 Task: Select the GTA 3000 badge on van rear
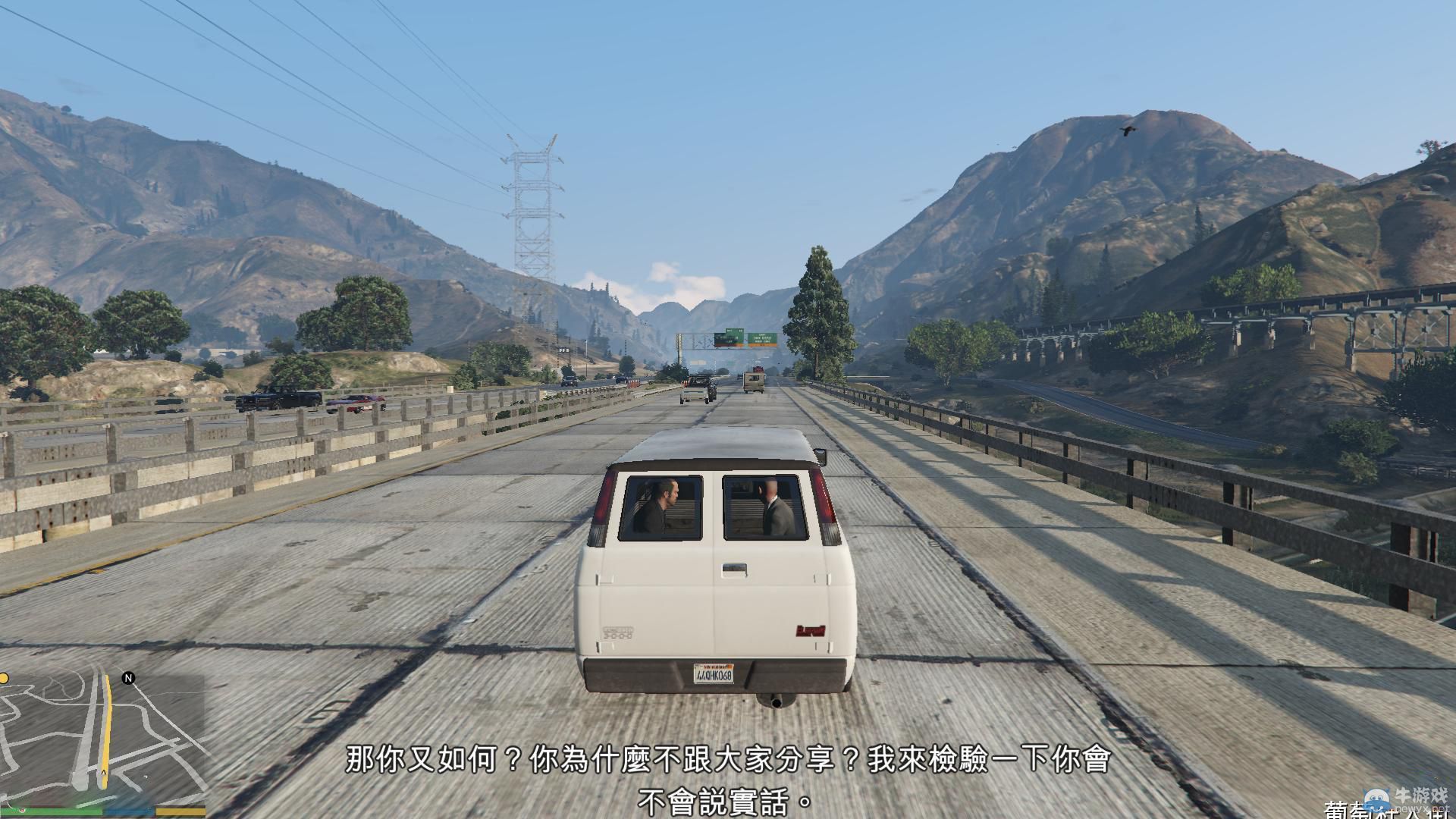[620, 632]
